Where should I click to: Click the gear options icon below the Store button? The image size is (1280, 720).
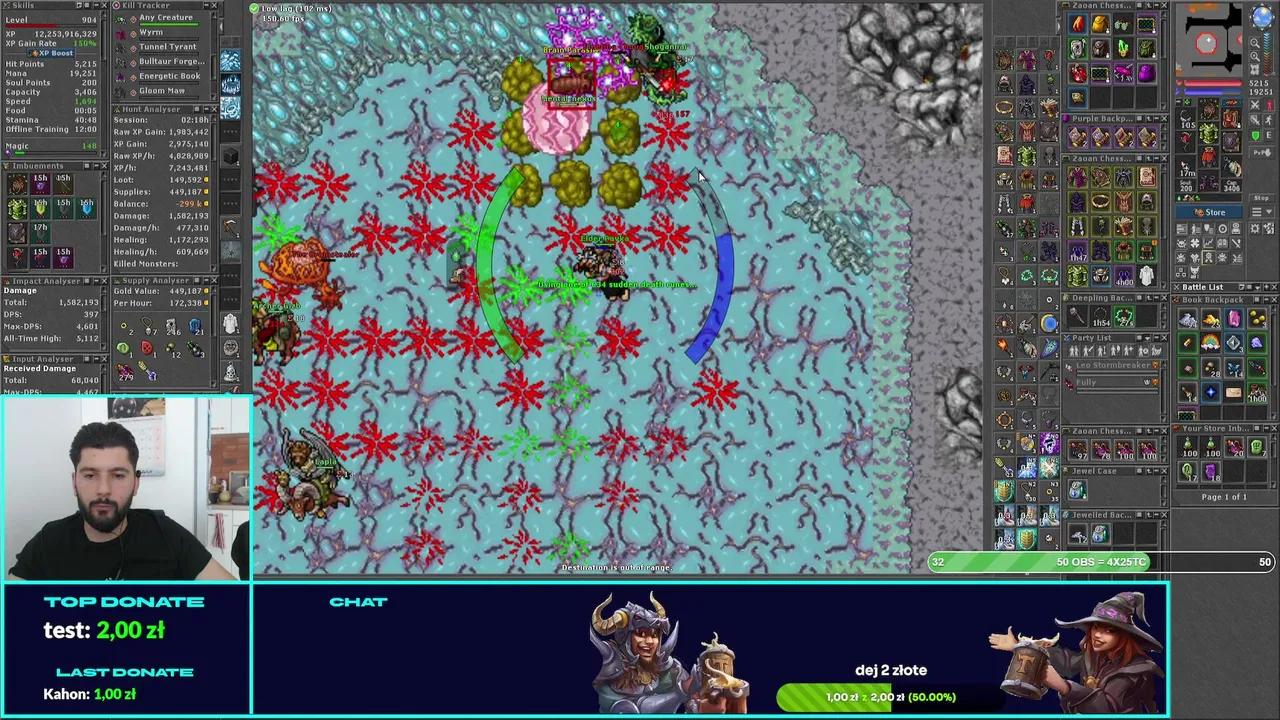tap(1255, 229)
